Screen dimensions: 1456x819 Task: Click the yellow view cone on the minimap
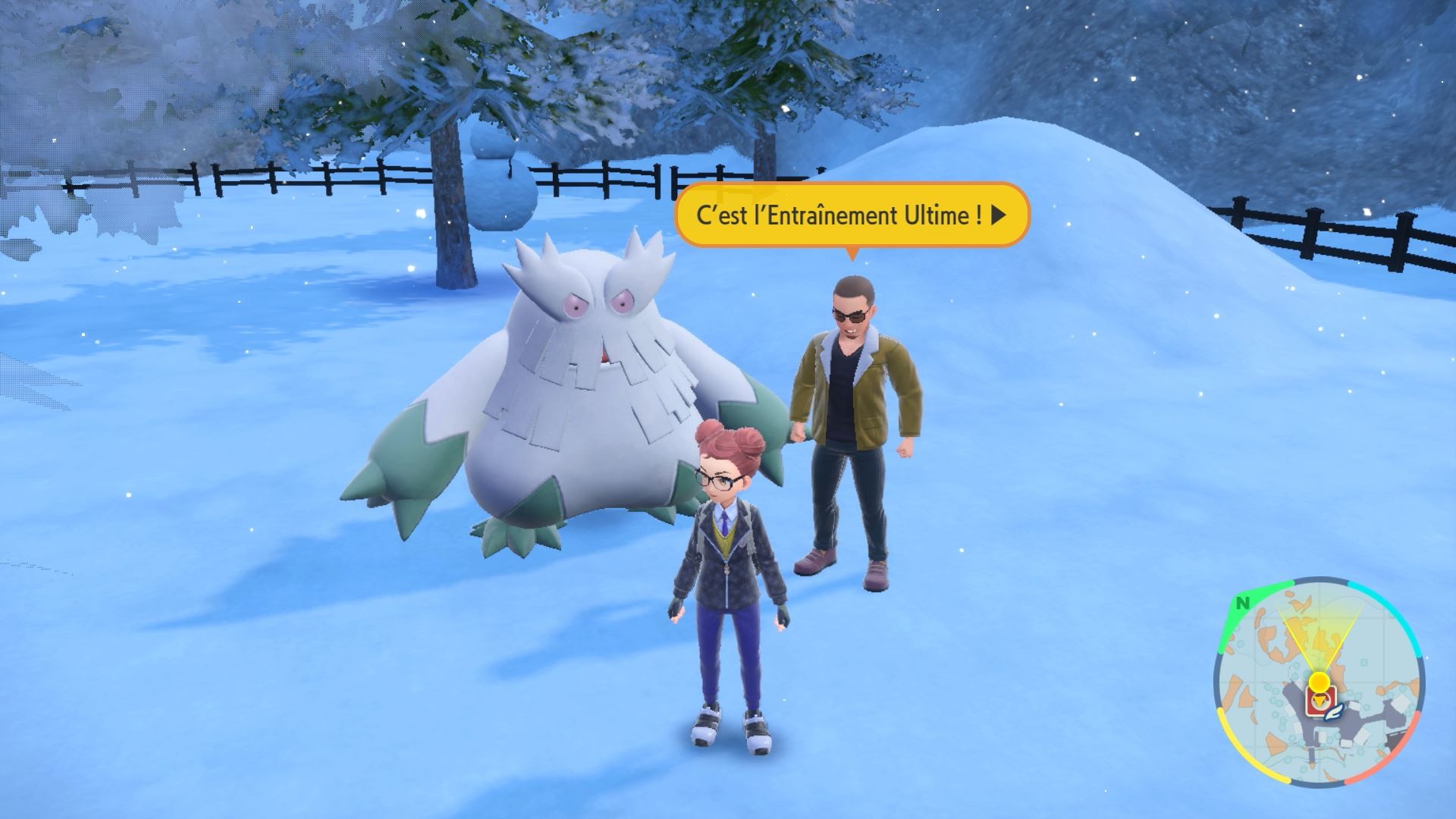point(1318,640)
